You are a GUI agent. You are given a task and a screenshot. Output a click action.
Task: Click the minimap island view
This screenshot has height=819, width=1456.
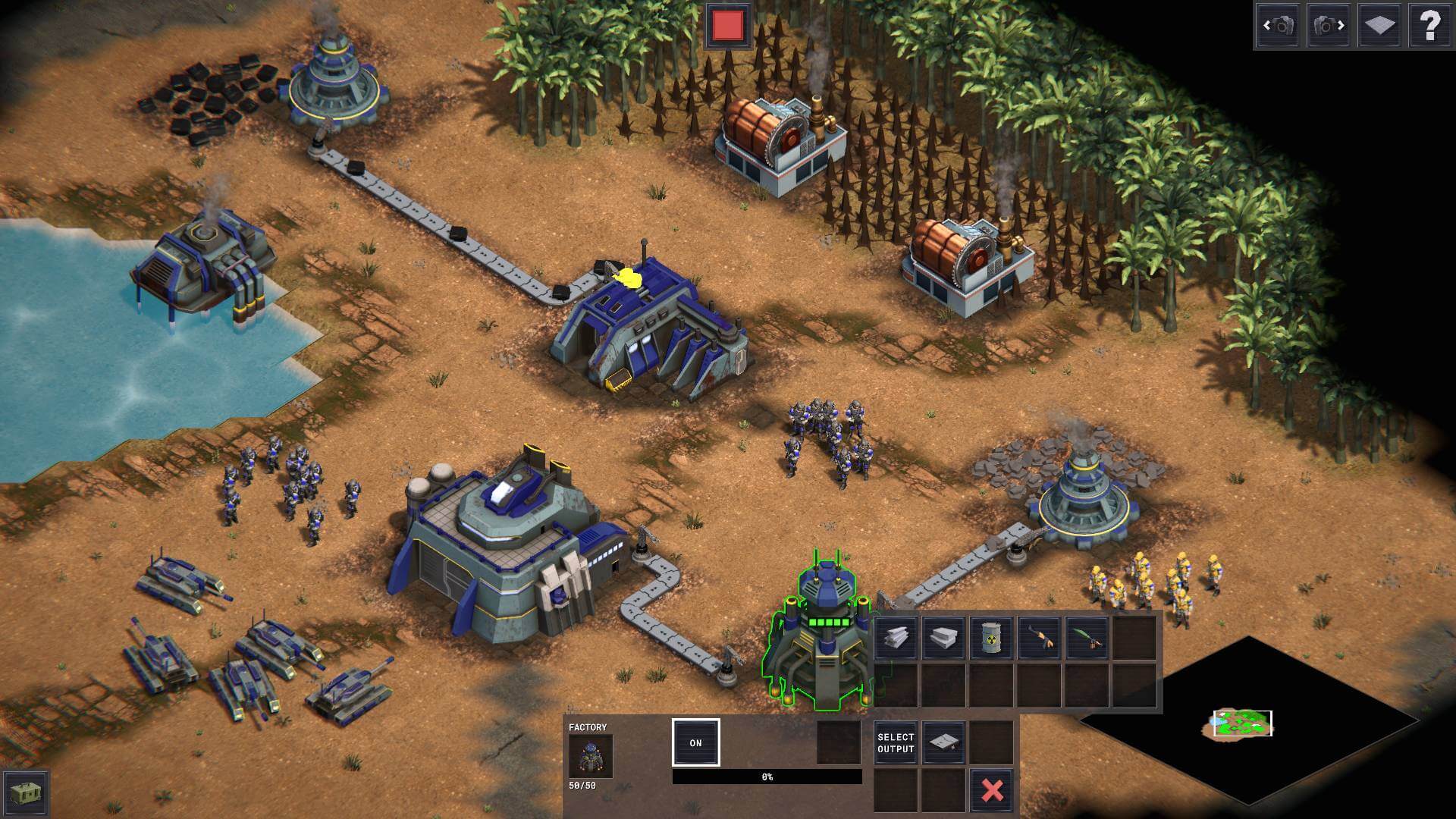coord(1242,723)
